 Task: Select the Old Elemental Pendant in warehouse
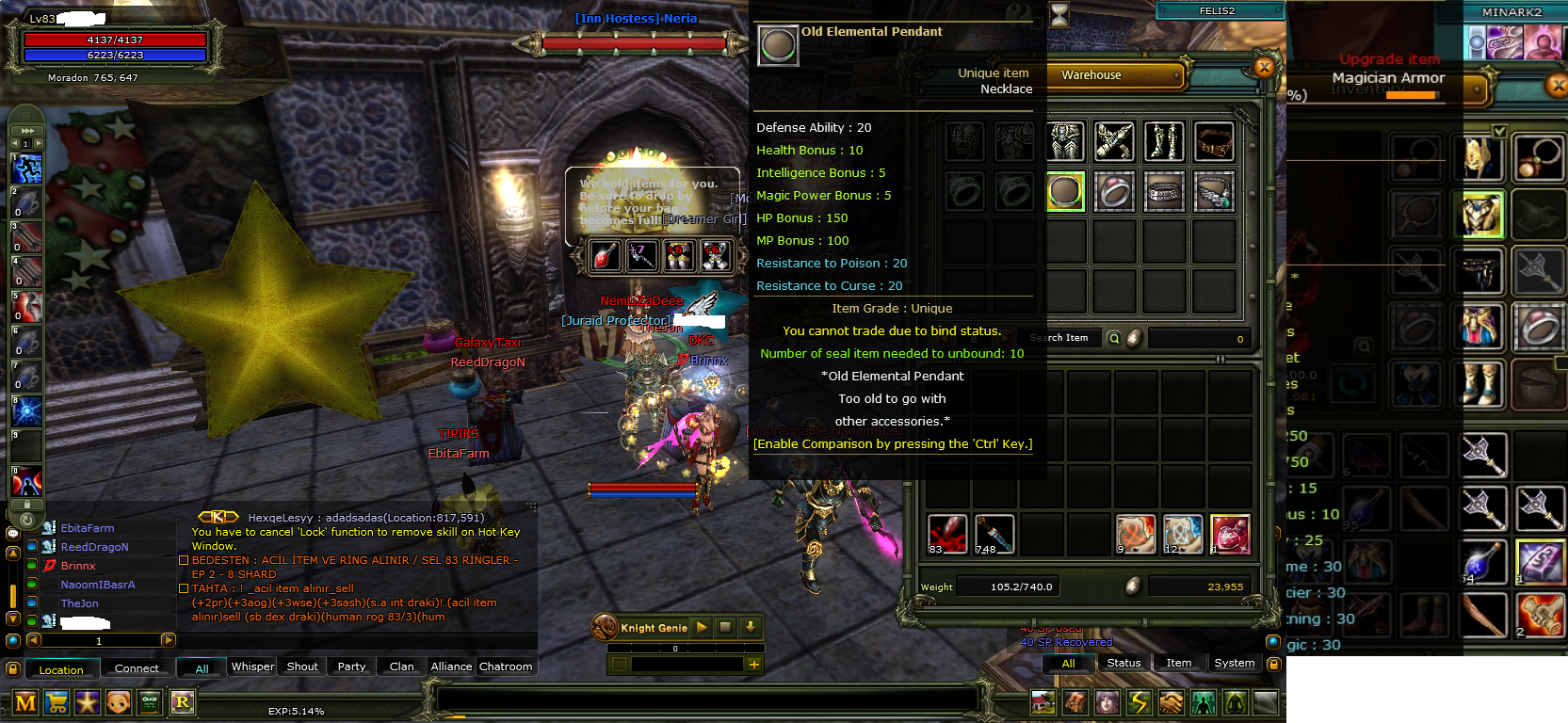point(1065,191)
